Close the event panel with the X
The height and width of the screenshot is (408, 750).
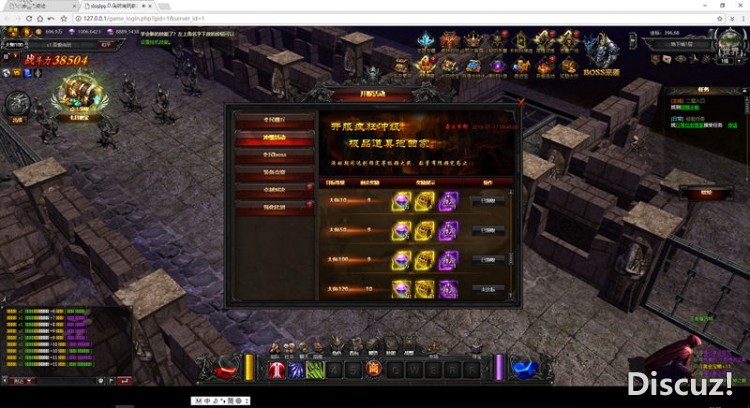pyautogui.click(x=521, y=101)
